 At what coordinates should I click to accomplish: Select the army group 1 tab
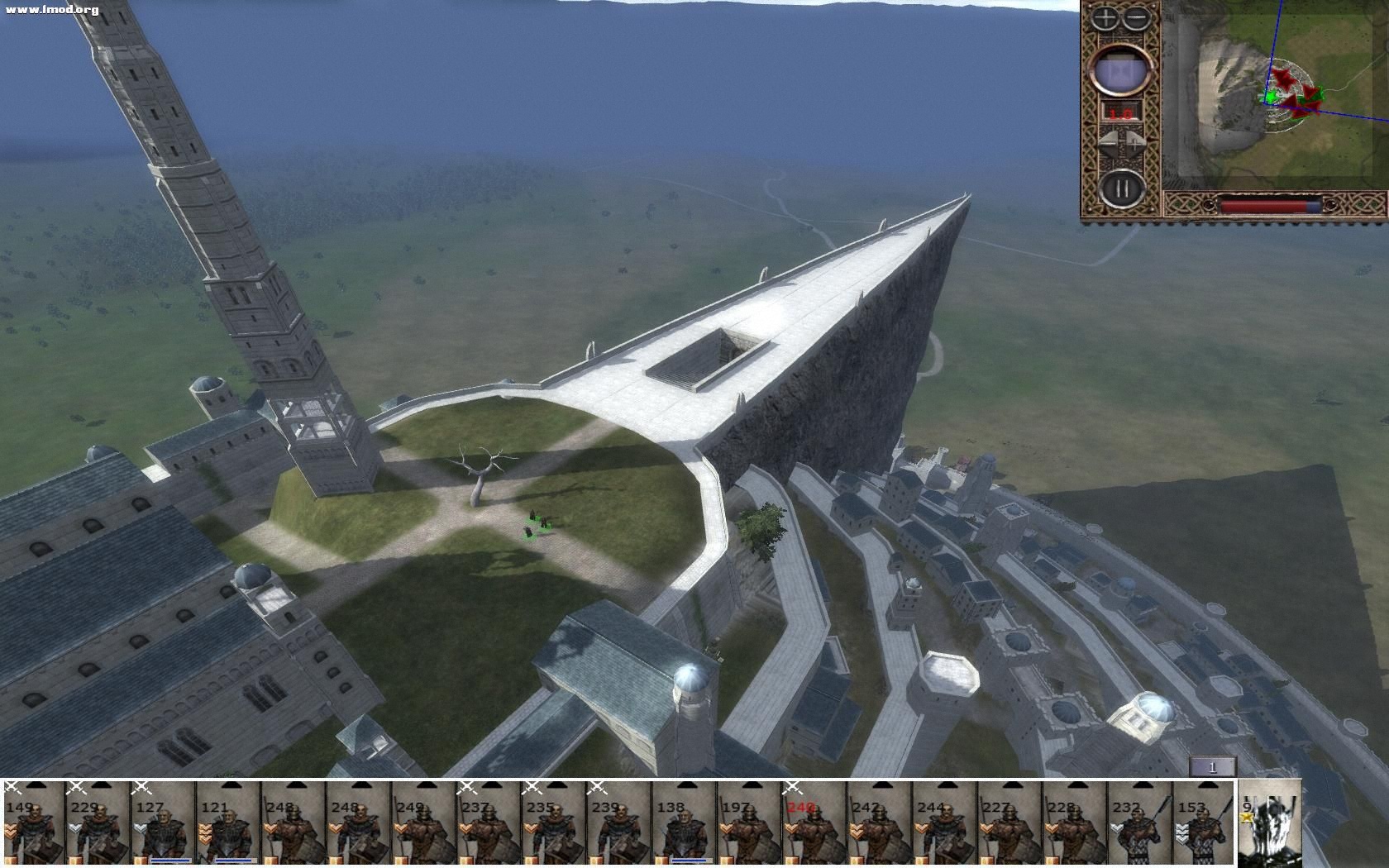pyautogui.click(x=1212, y=767)
